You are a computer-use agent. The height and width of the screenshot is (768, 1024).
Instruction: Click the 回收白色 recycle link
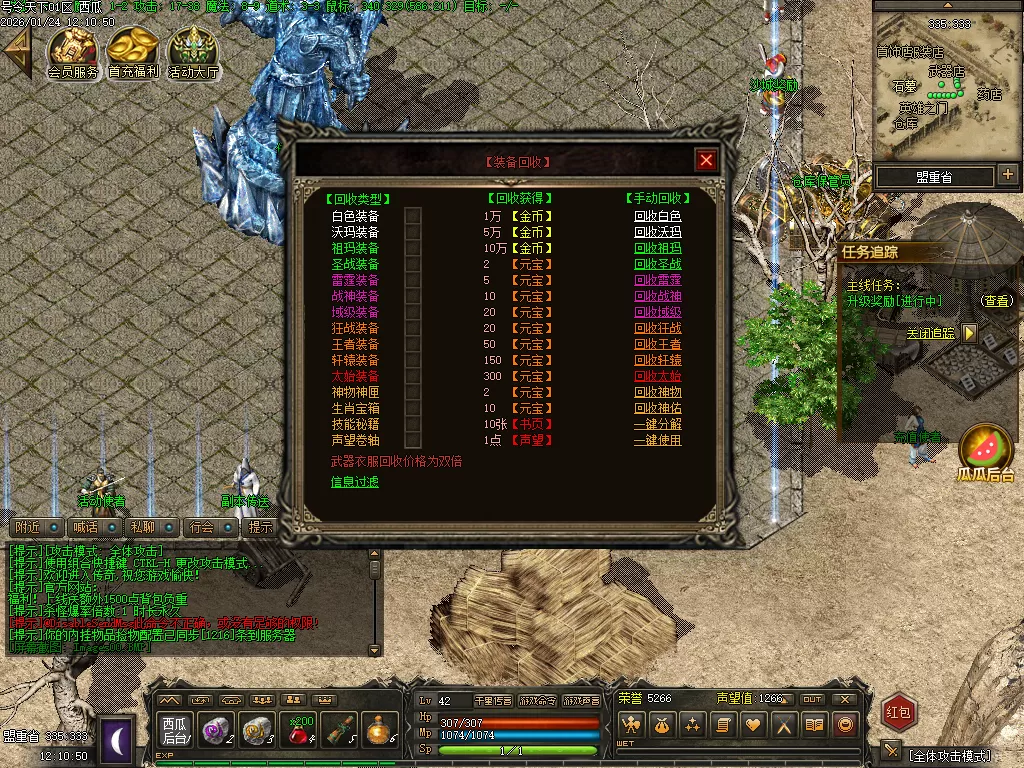coord(657,216)
